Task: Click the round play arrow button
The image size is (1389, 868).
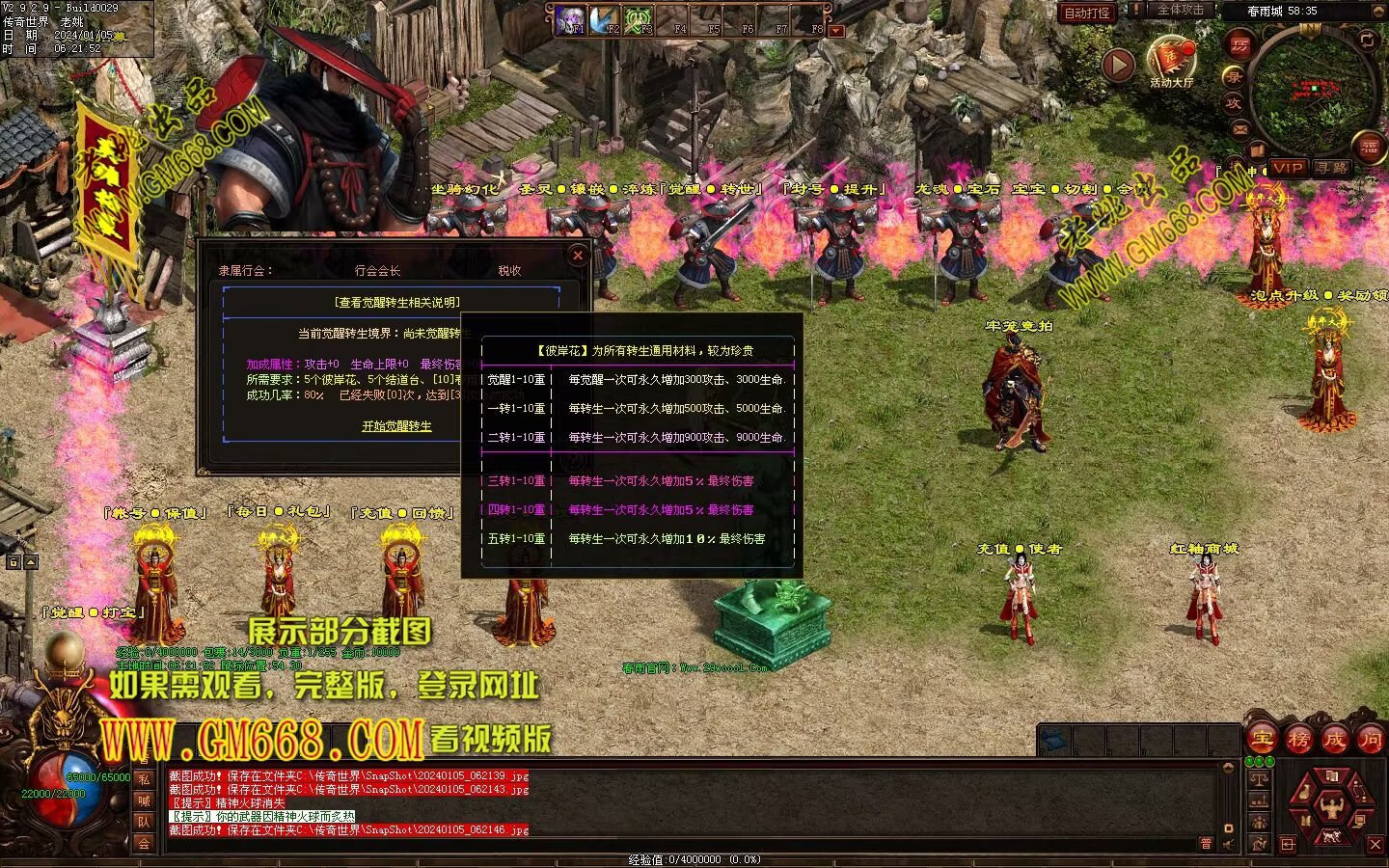Action: coord(1118,65)
